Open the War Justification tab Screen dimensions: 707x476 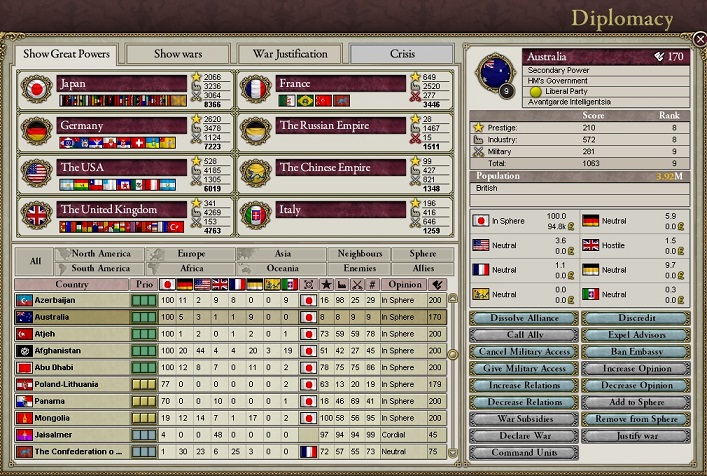[289, 53]
